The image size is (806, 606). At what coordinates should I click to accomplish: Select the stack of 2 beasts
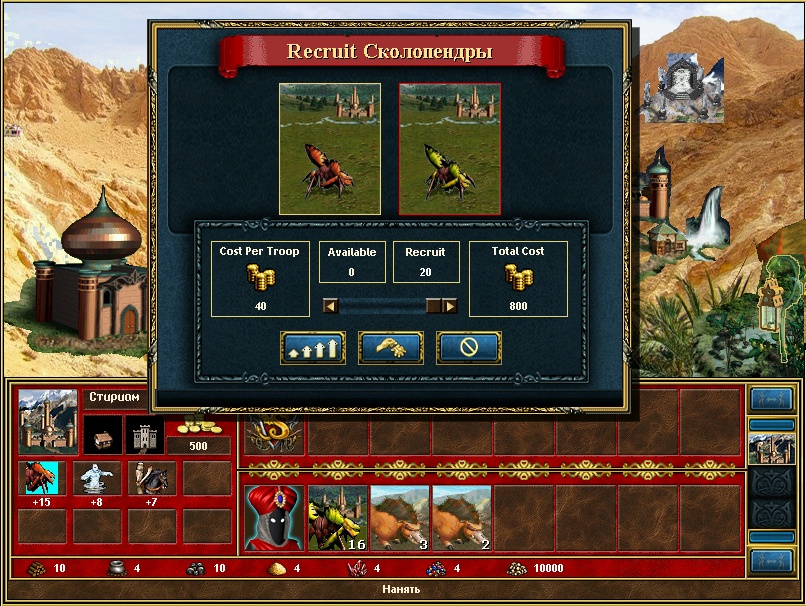pos(461,518)
